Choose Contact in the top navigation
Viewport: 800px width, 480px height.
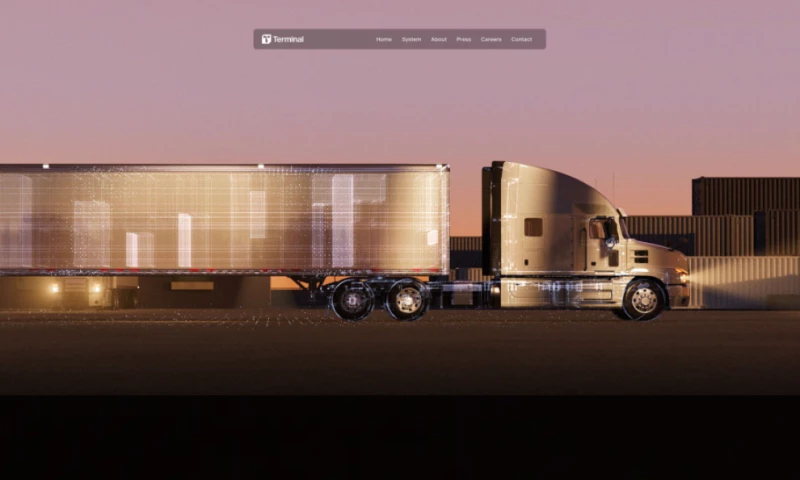(521, 39)
